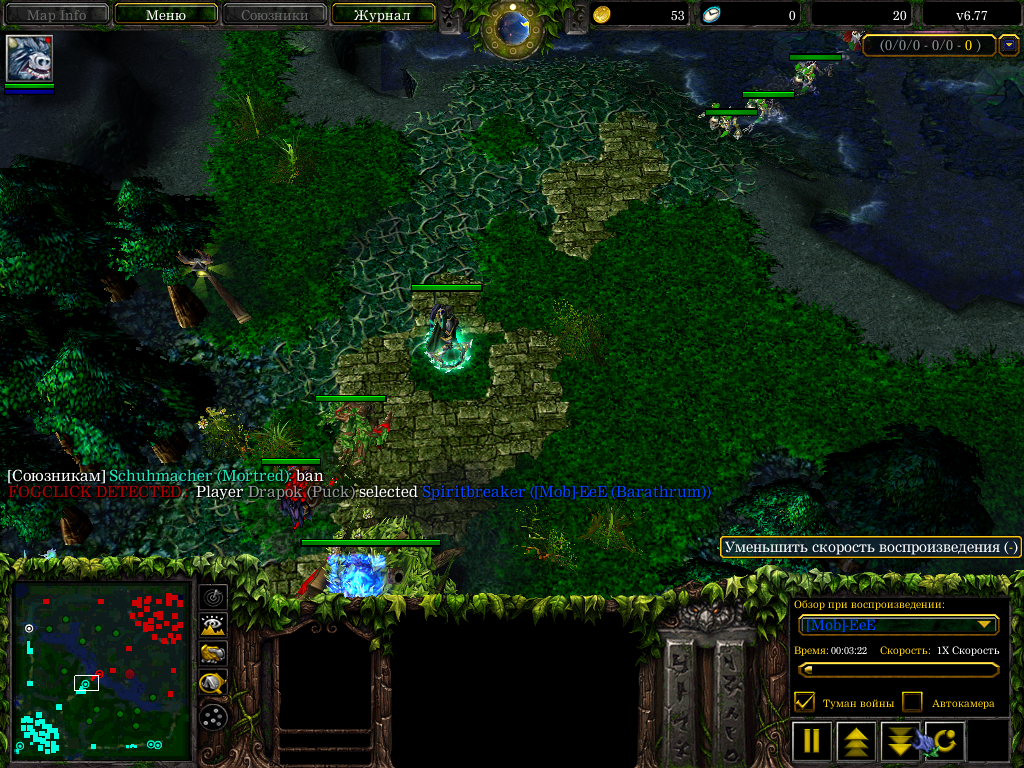This screenshot has width=1024, height=768.
Task: Activate the minimap signal ping button
Action: (x=213, y=597)
